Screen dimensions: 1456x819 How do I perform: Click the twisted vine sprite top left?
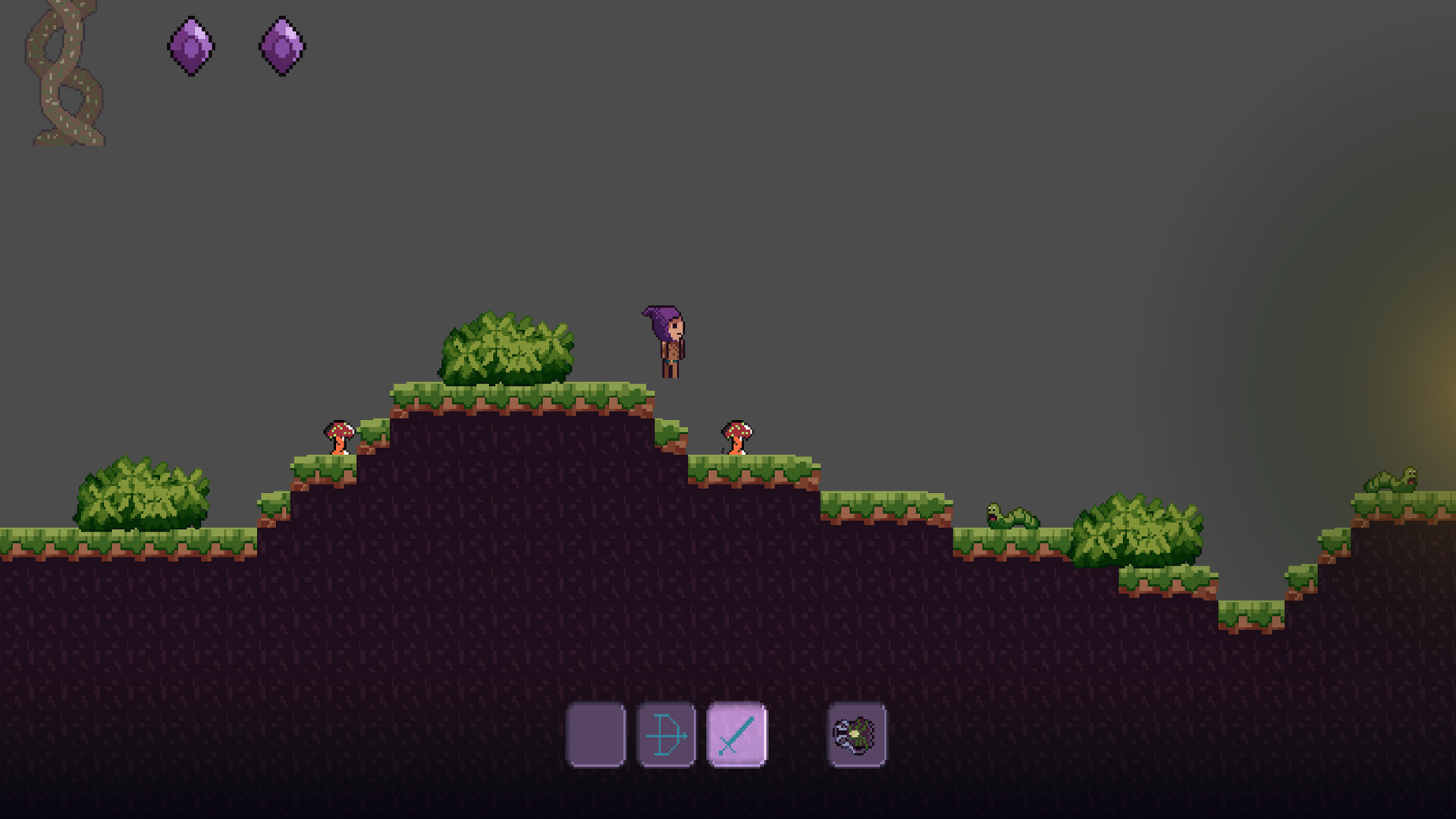[64, 72]
